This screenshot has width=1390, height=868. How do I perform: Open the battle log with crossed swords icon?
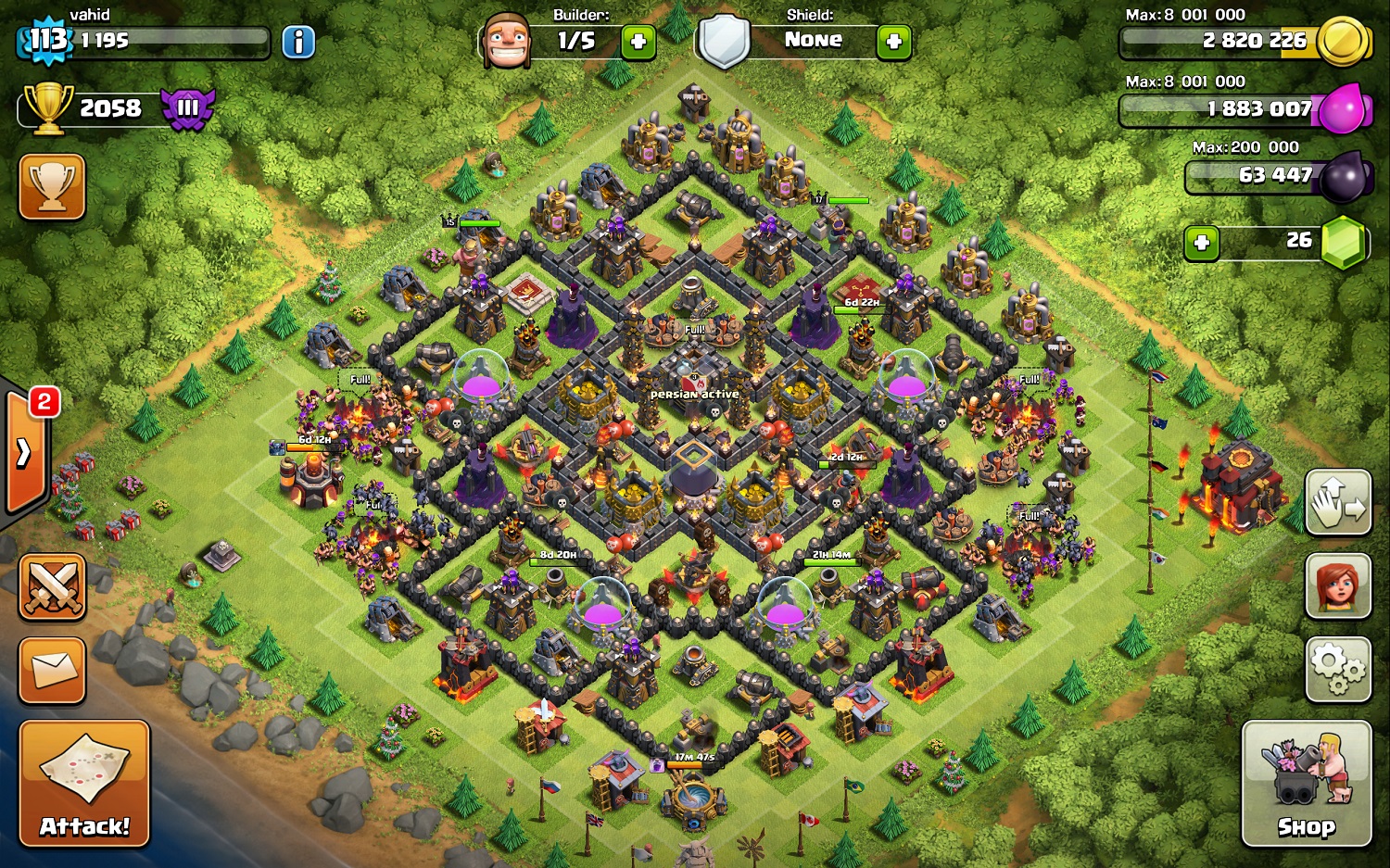pyautogui.click(x=51, y=585)
